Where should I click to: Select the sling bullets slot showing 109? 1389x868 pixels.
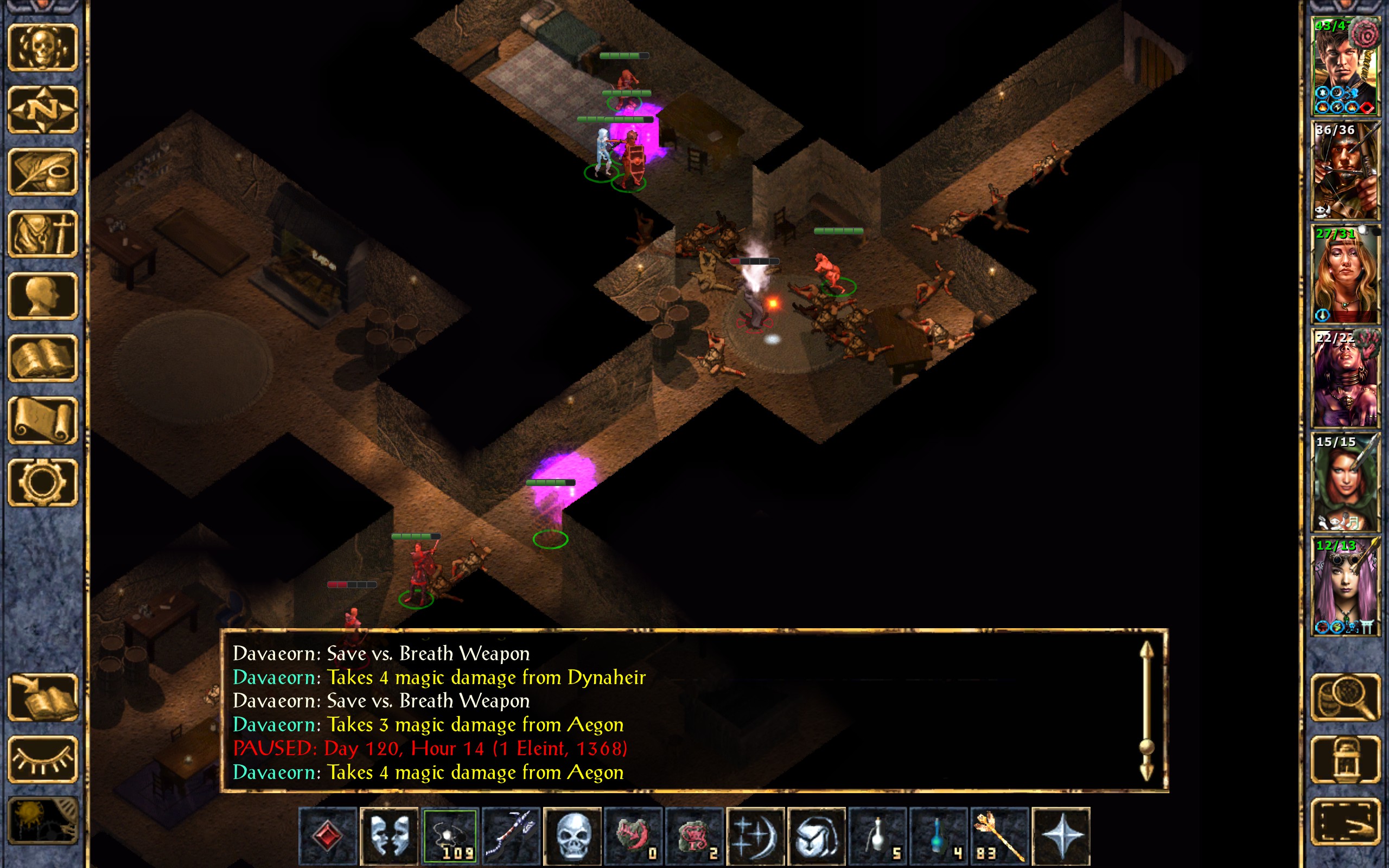[x=450, y=836]
